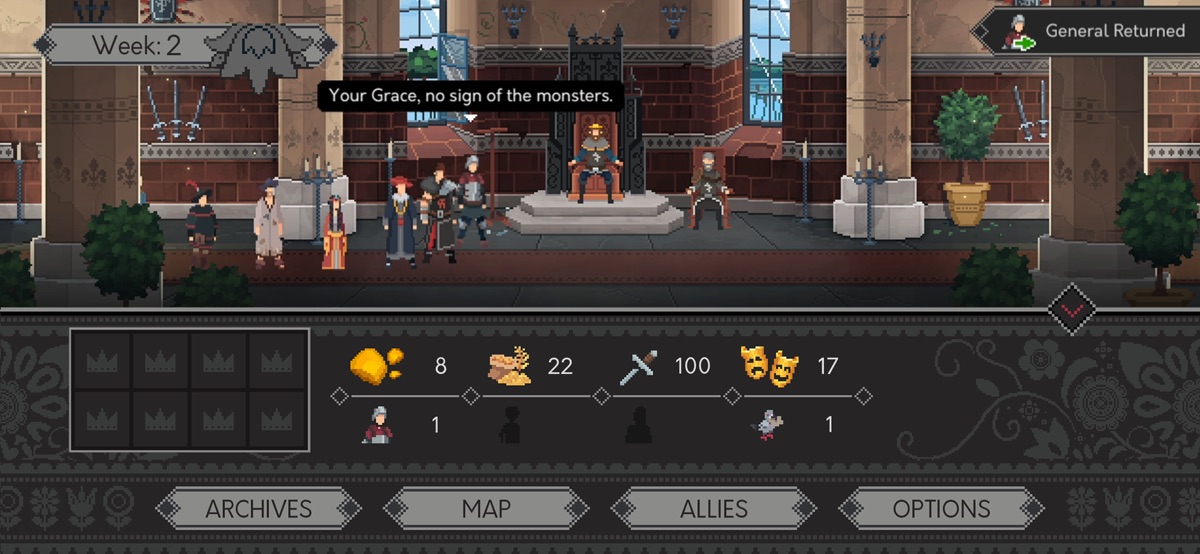Open the Archives menu
Image resolution: width=1200 pixels, height=554 pixels.
259,508
